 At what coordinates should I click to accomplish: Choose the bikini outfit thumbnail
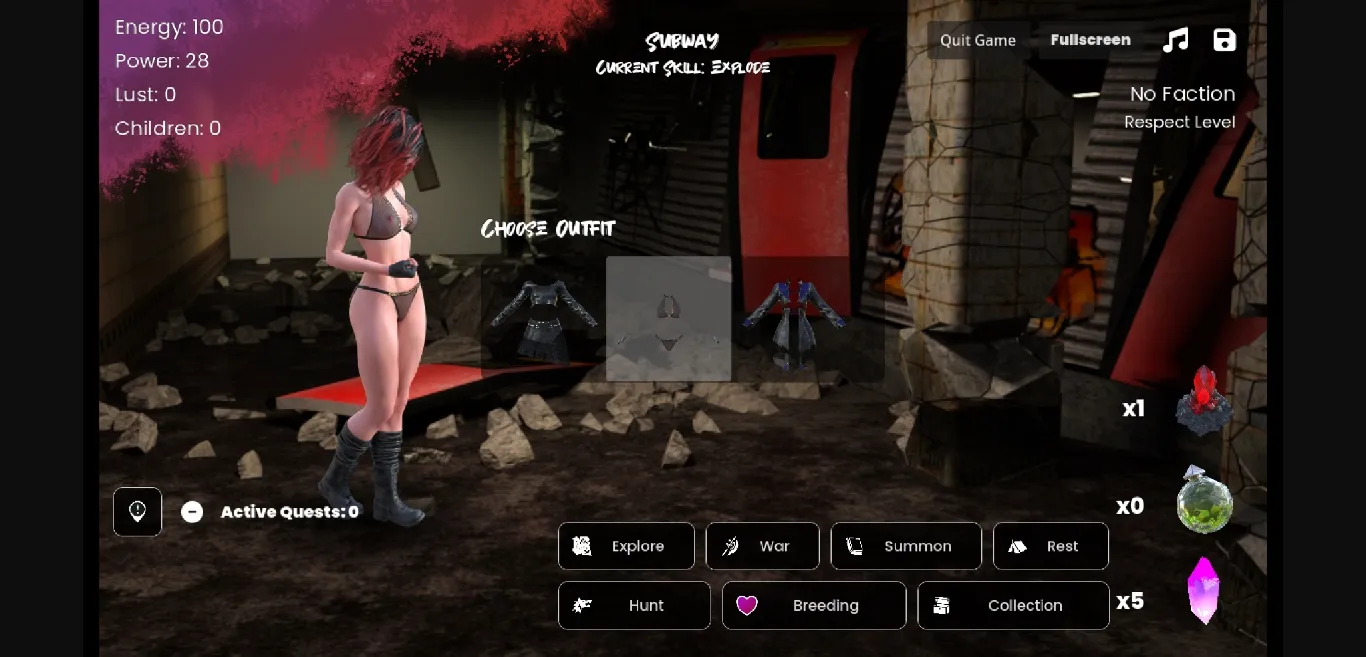click(668, 319)
